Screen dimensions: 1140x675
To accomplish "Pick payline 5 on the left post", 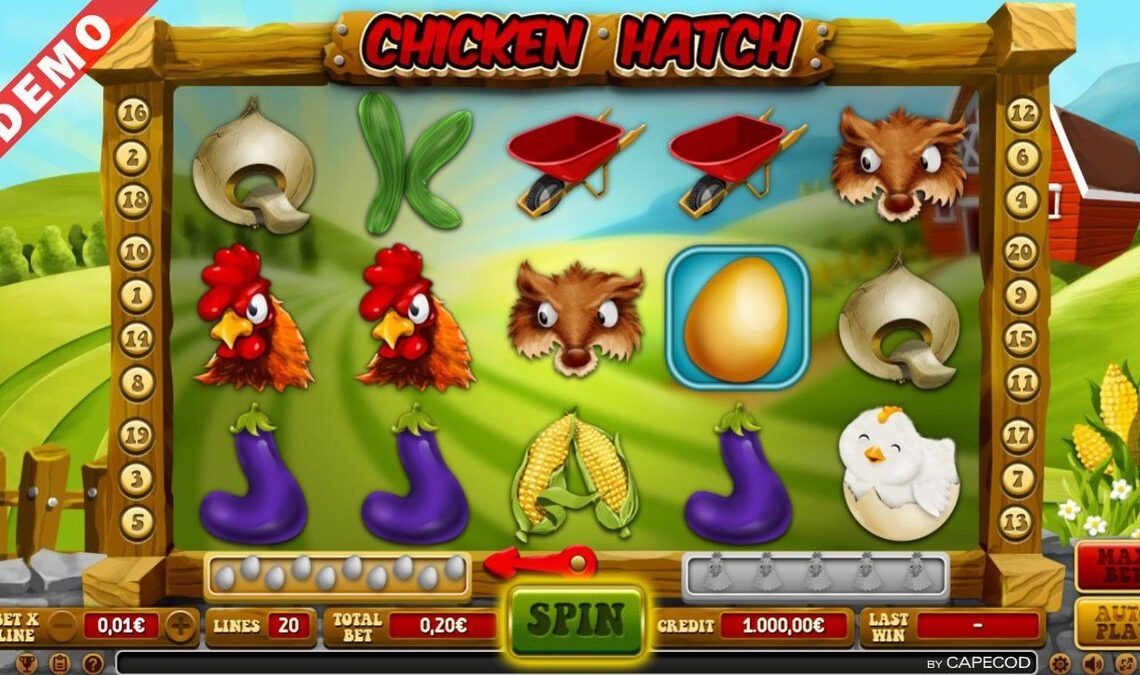I will (x=136, y=522).
